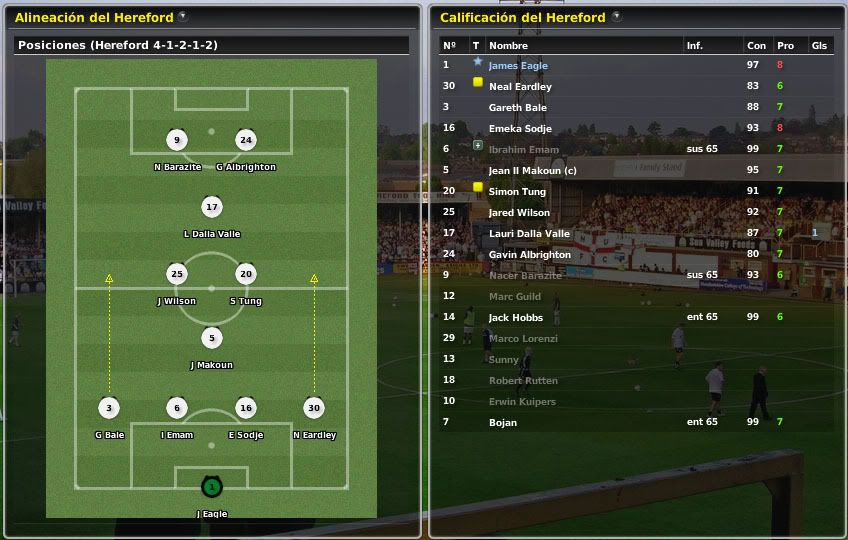Sort players by Con column
Screen dimensions: 848x540
tap(756, 46)
